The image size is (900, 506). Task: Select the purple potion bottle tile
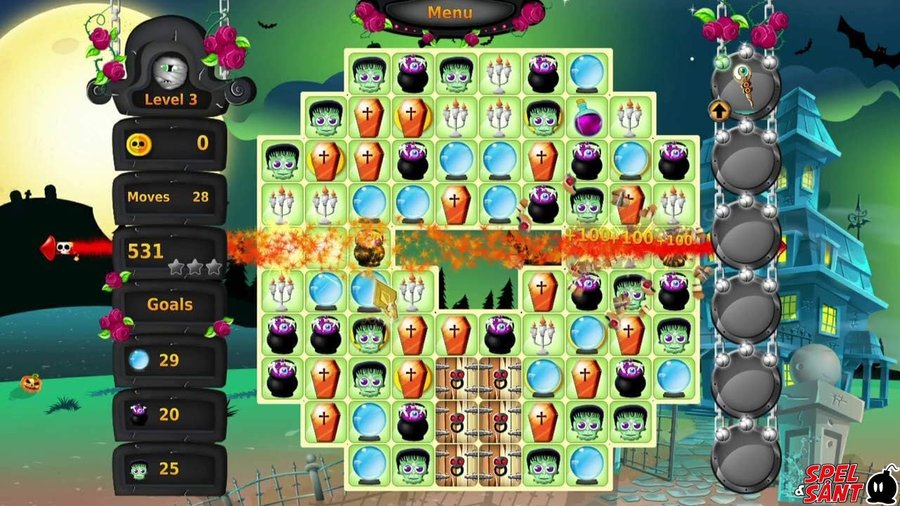(x=586, y=116)
